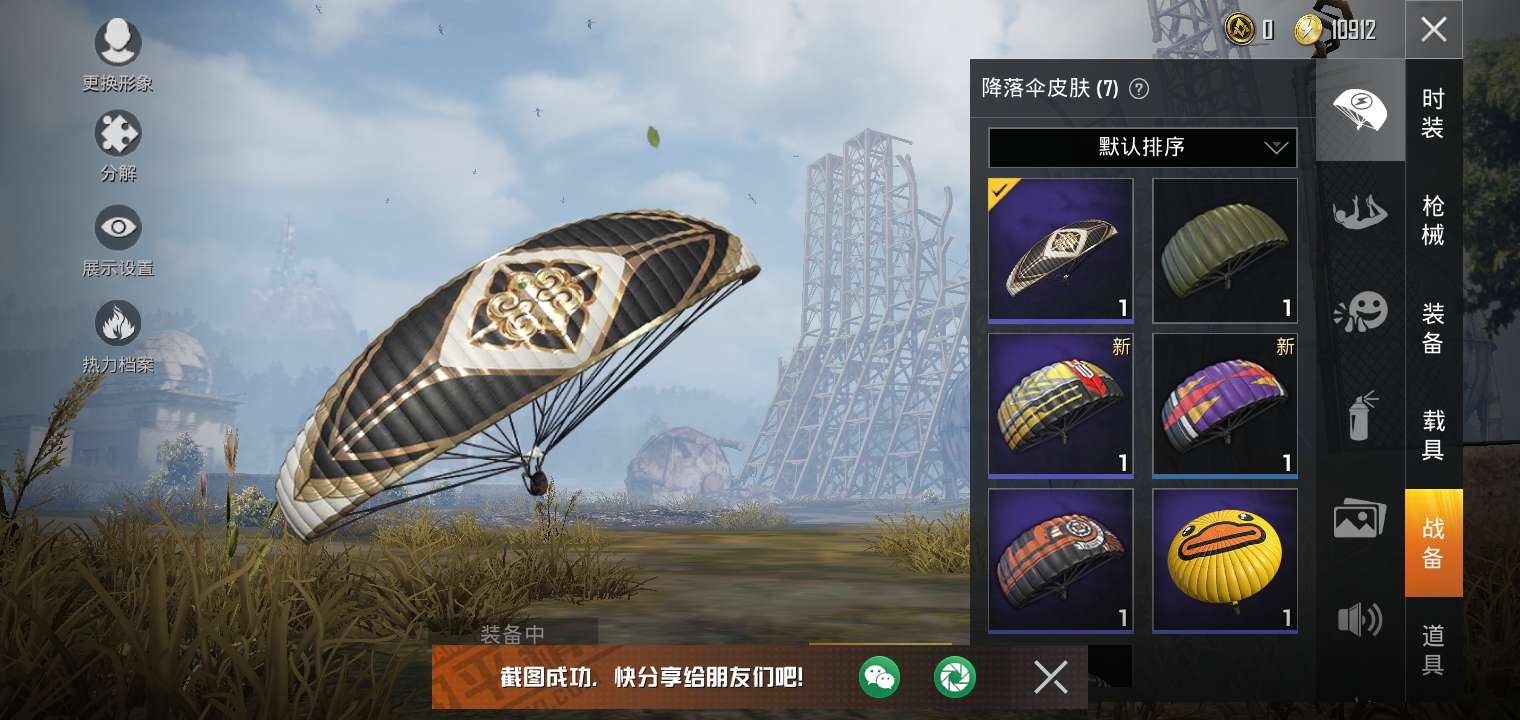
Task: Share the screenshot via WeChat icon
Action: click(x=879, y=678)
